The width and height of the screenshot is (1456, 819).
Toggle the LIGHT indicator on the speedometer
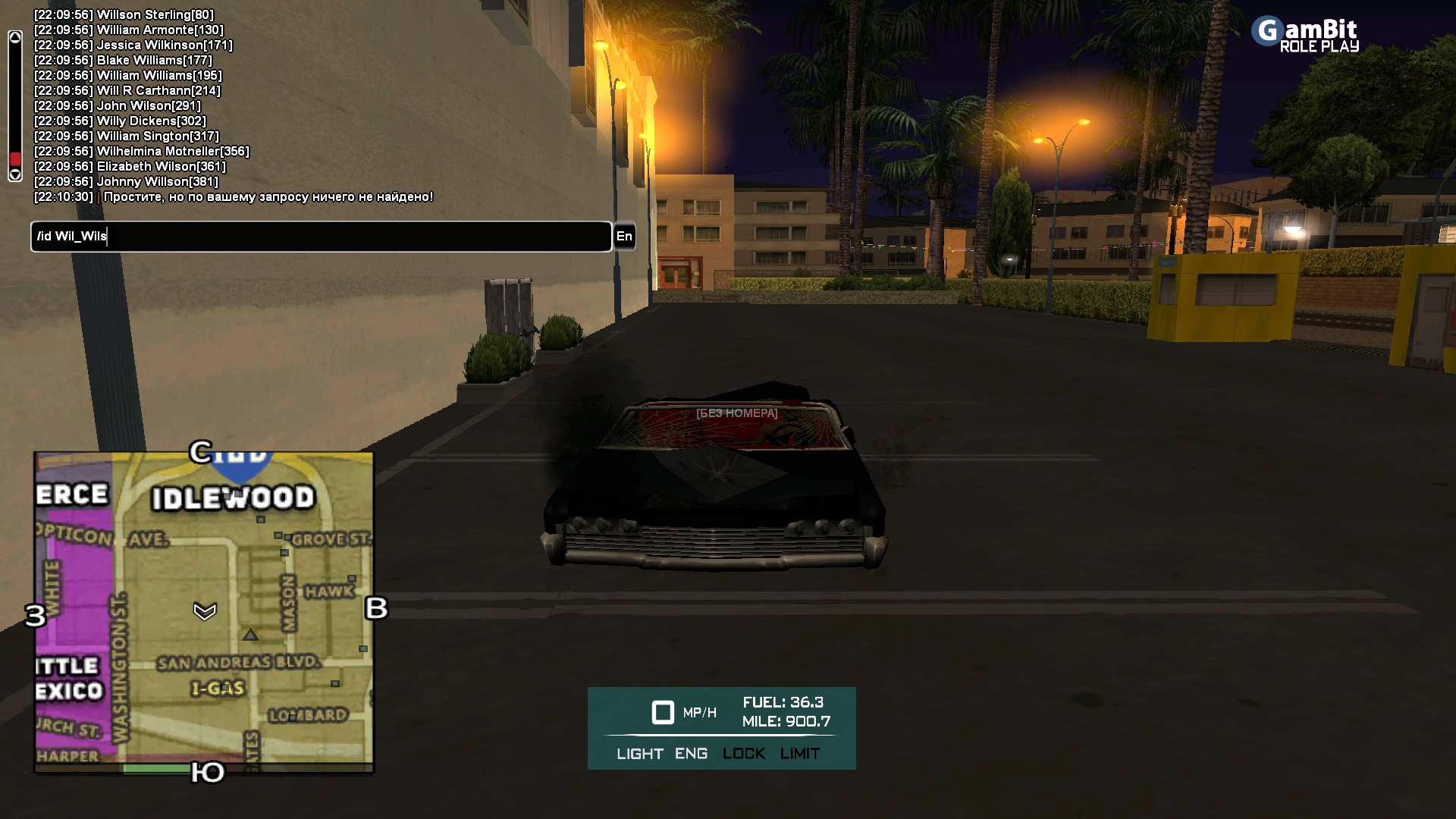tap(639, 754)
